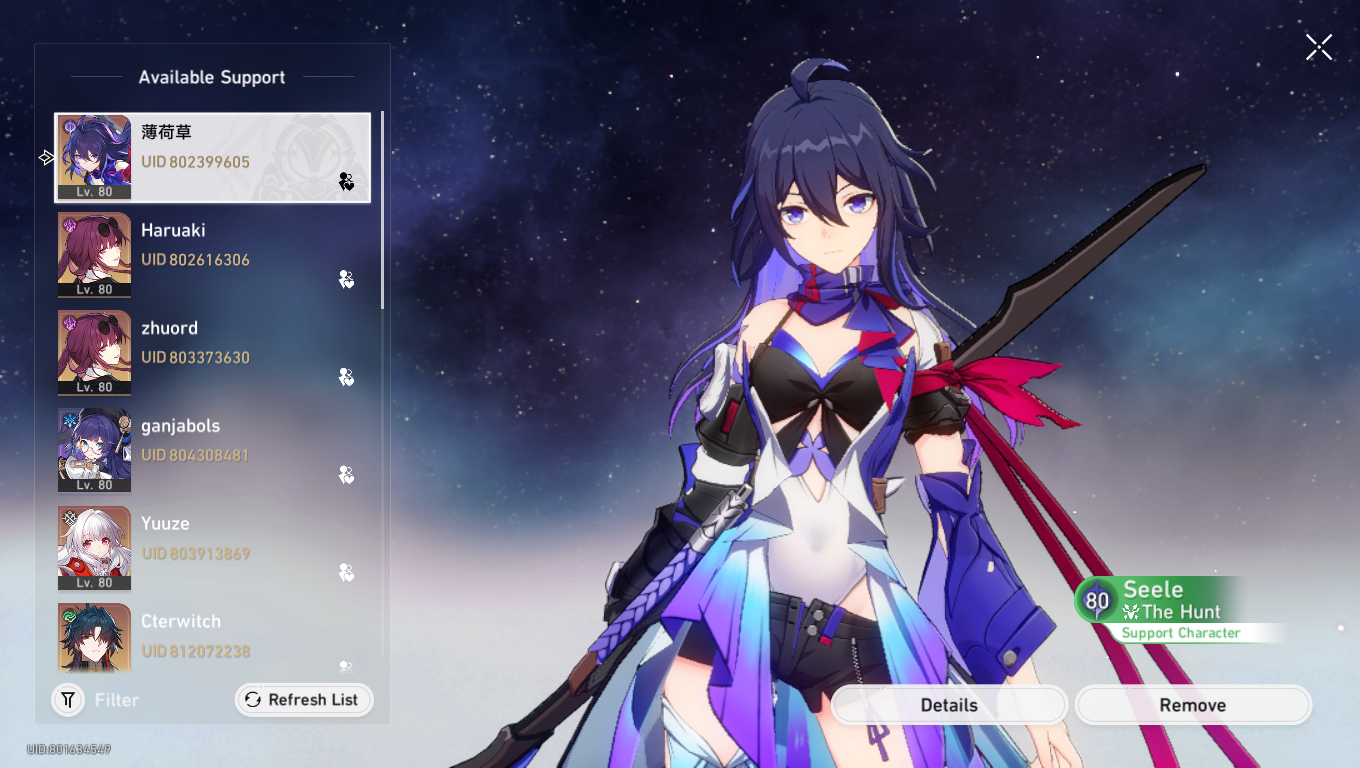
Task: Select Yuuze's character portrait
Action: pyautogui.click(x=94, y=548)
